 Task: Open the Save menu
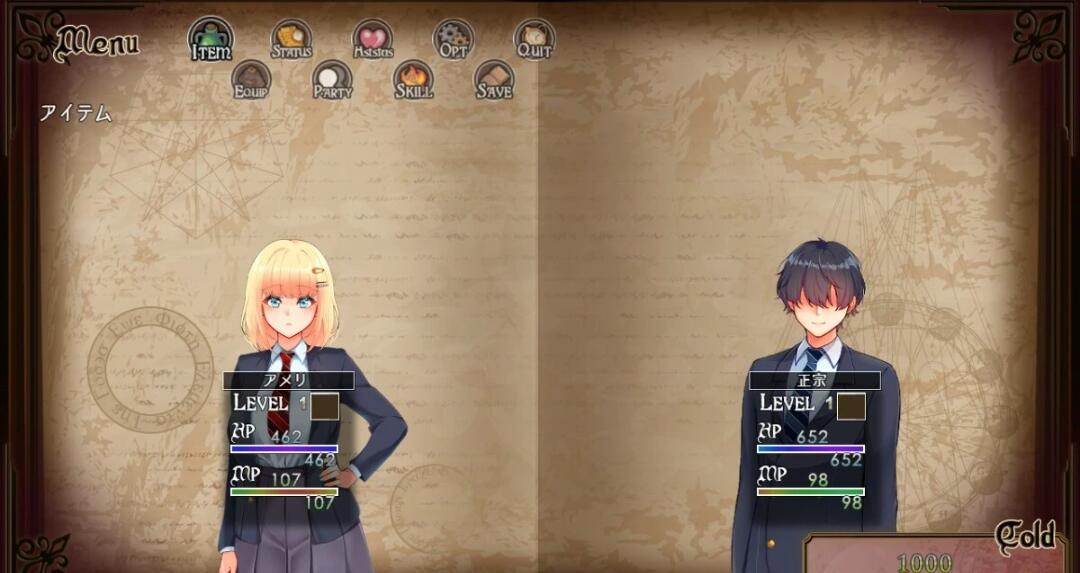[493, 80]
